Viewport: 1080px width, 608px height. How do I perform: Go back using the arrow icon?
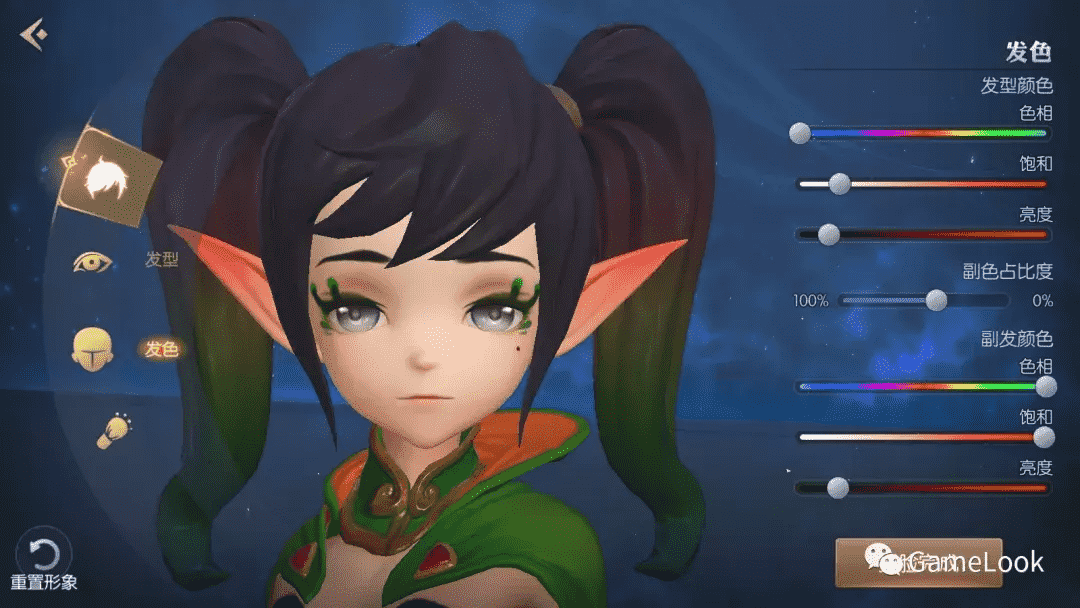click(x=33, y=35)
